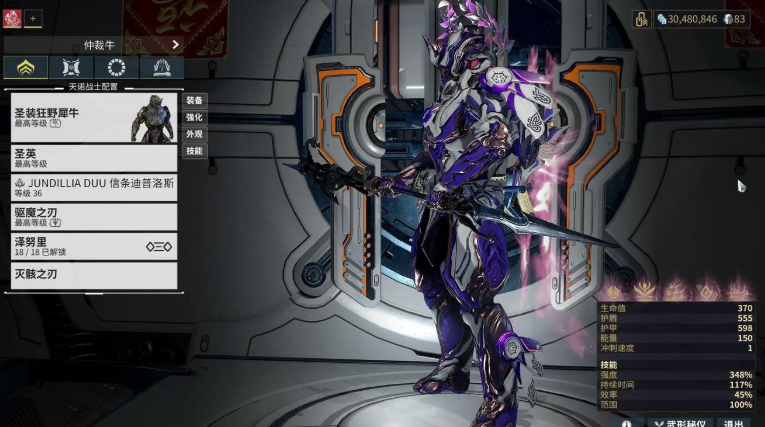This screenshot has width=765, height=427.
Task: Select the 圣英 weapon slot
Action: pyautogui.click(x=94, y=158)
